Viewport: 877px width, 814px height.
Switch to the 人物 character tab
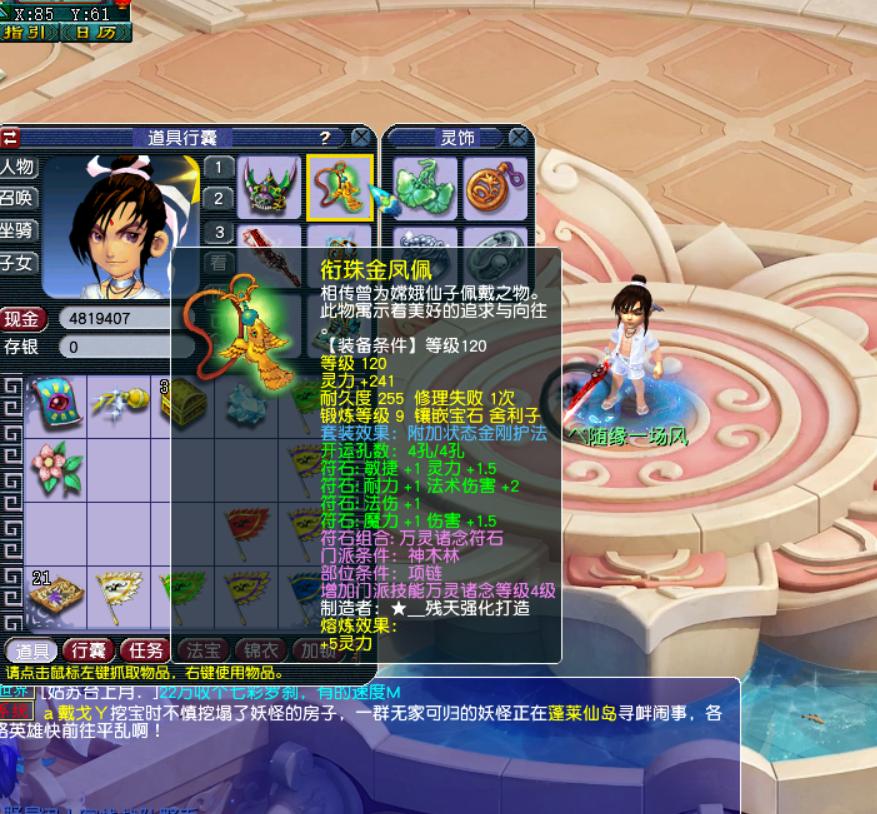coord(17,166)
